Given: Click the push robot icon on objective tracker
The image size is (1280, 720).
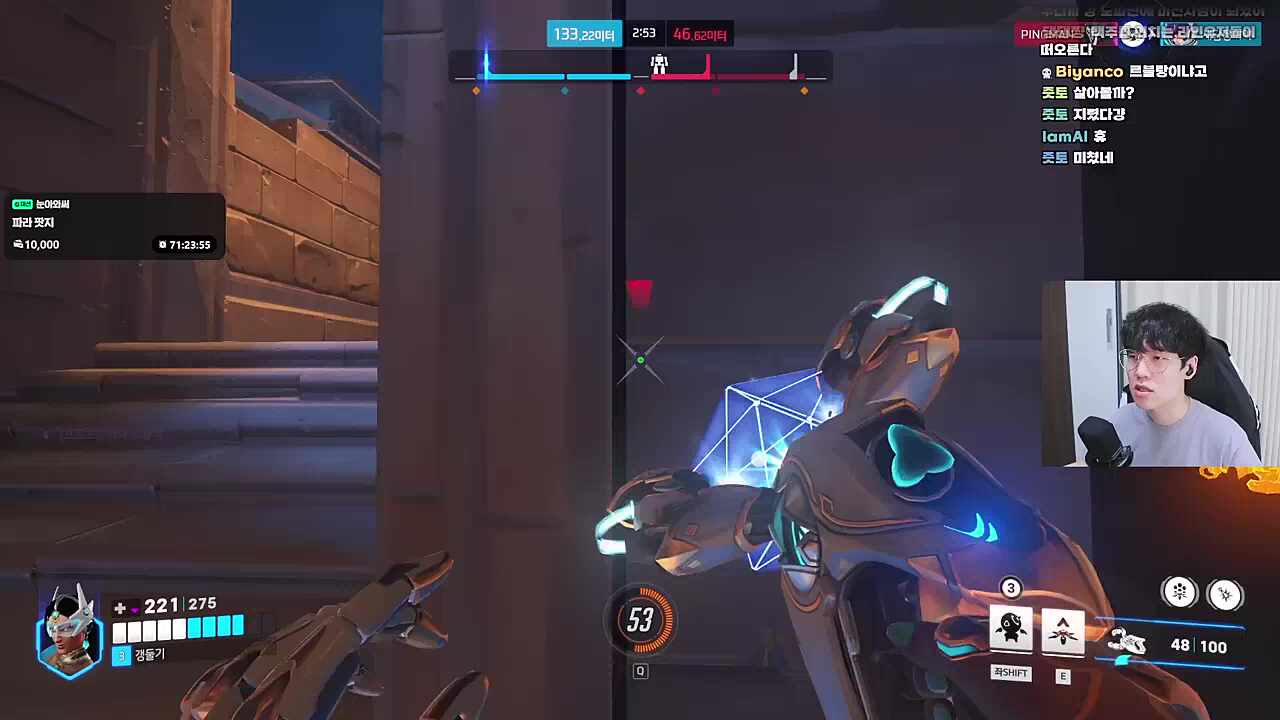Looking at the screenshot, I should [659, 65].
